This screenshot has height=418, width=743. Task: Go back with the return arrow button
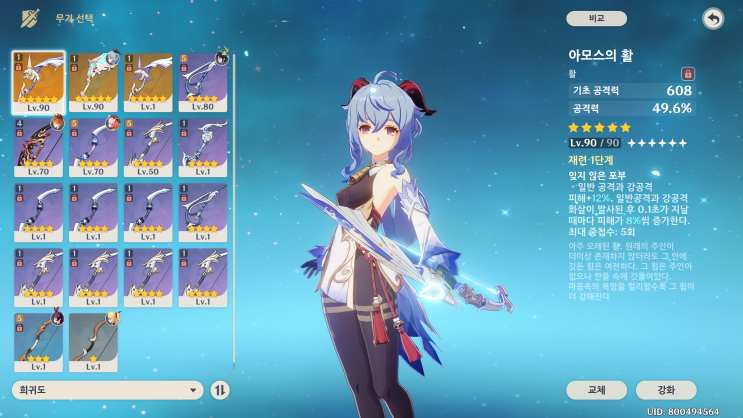[x=712, y=18]
